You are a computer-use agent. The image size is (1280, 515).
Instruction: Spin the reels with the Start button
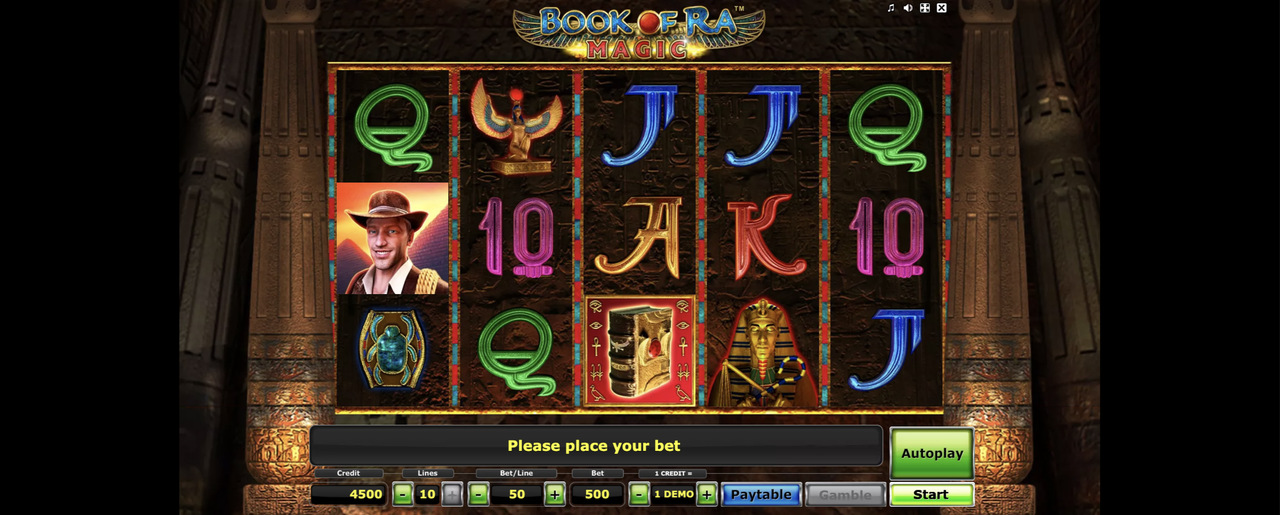(x=931, y=494)
